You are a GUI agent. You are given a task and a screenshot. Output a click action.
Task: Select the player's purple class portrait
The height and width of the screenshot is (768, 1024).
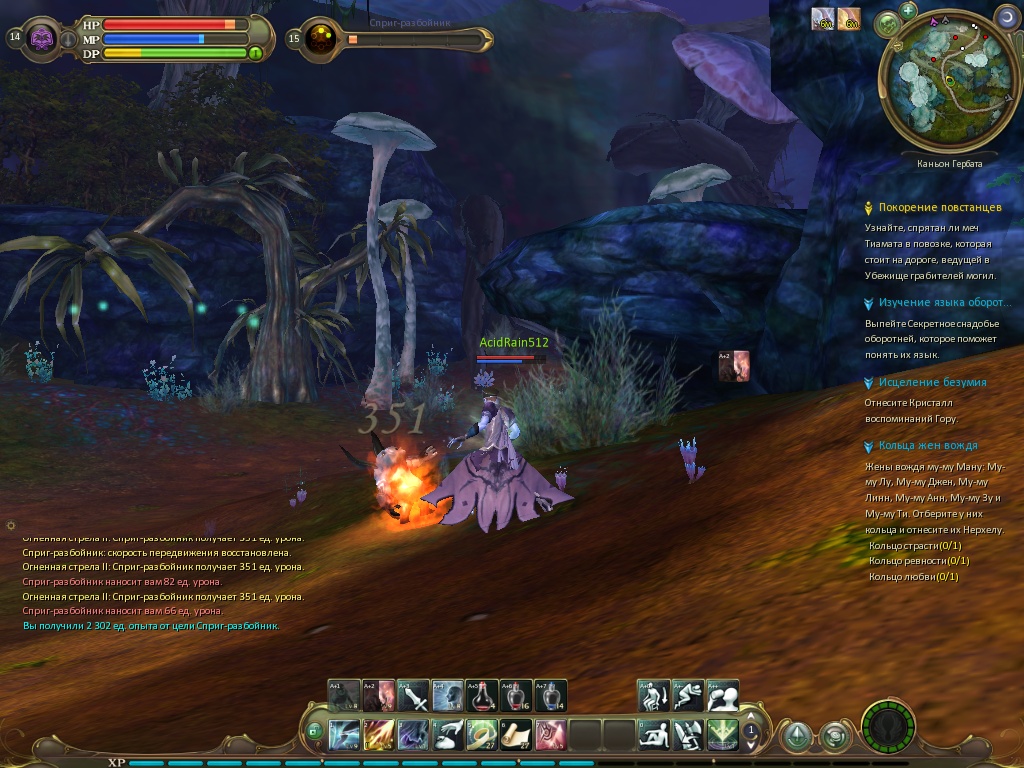click(x=42, y=39)
